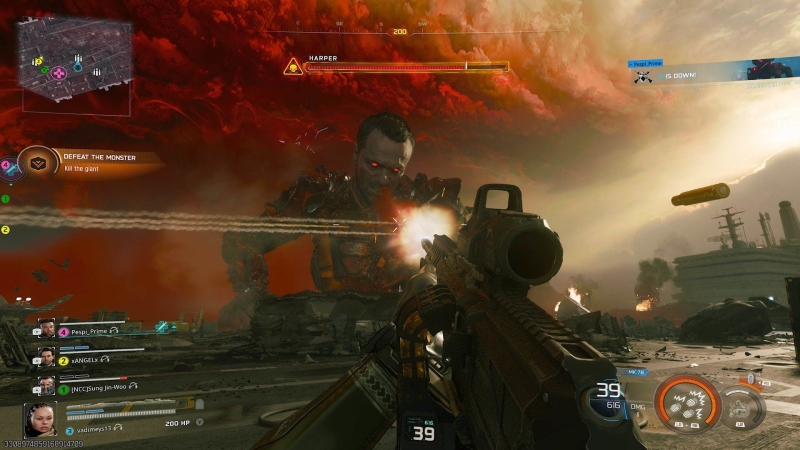Click vadimeys13's own character portrait
800x450 pixels.
coord(41,418)
